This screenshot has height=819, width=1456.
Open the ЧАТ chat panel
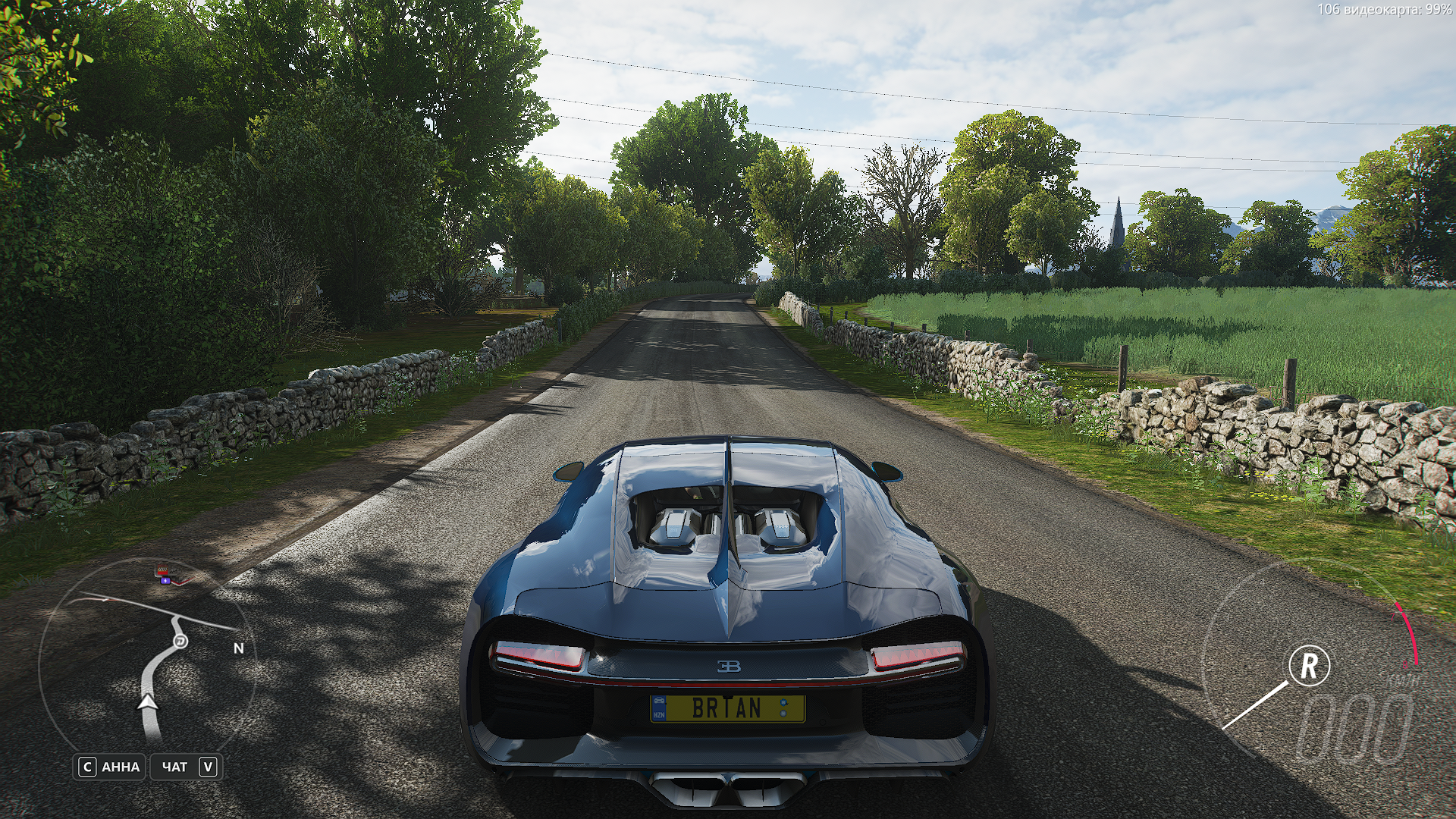point(174,767)
